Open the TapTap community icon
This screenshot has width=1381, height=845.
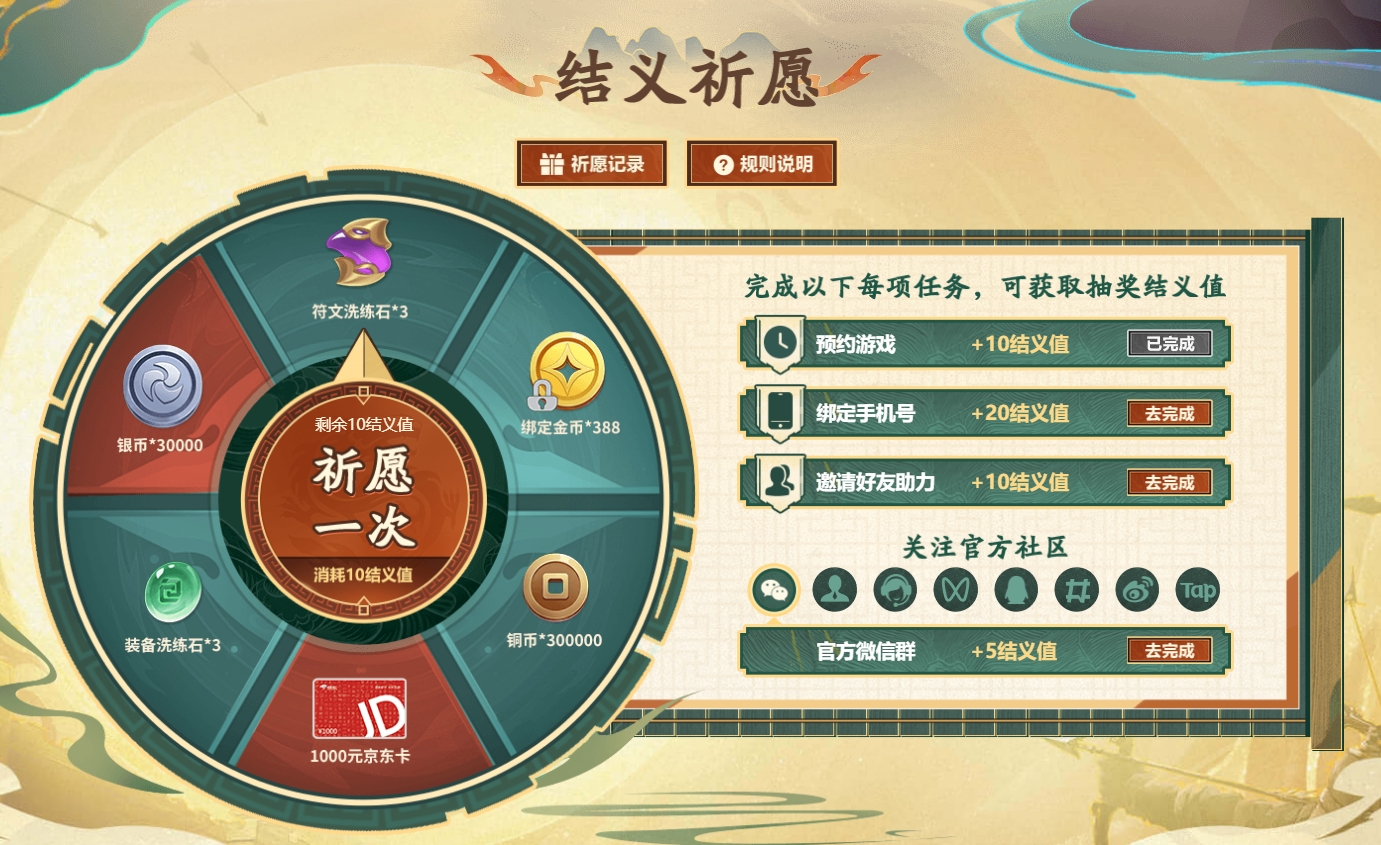1197,590
